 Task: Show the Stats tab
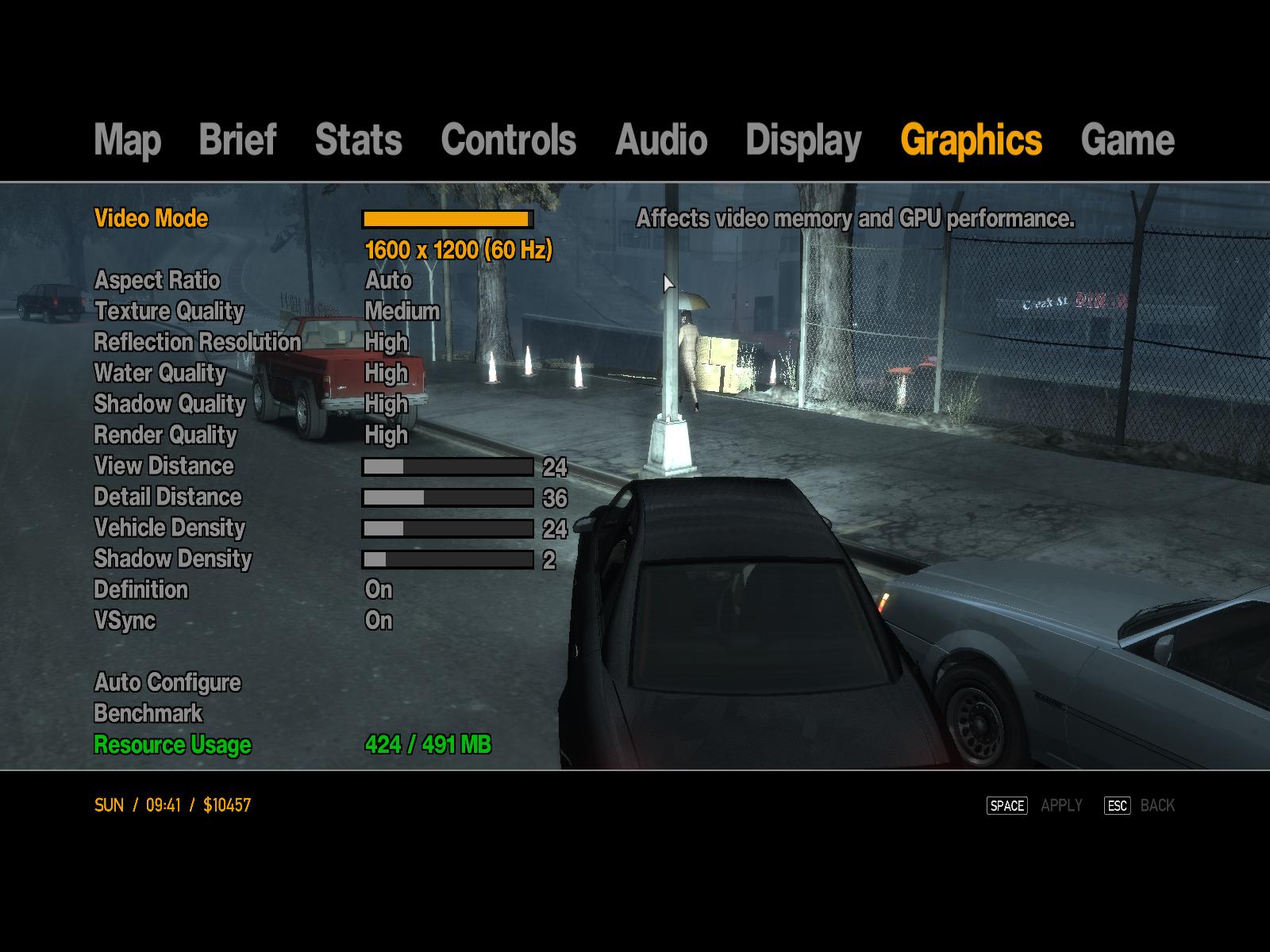tap(358, 140)
